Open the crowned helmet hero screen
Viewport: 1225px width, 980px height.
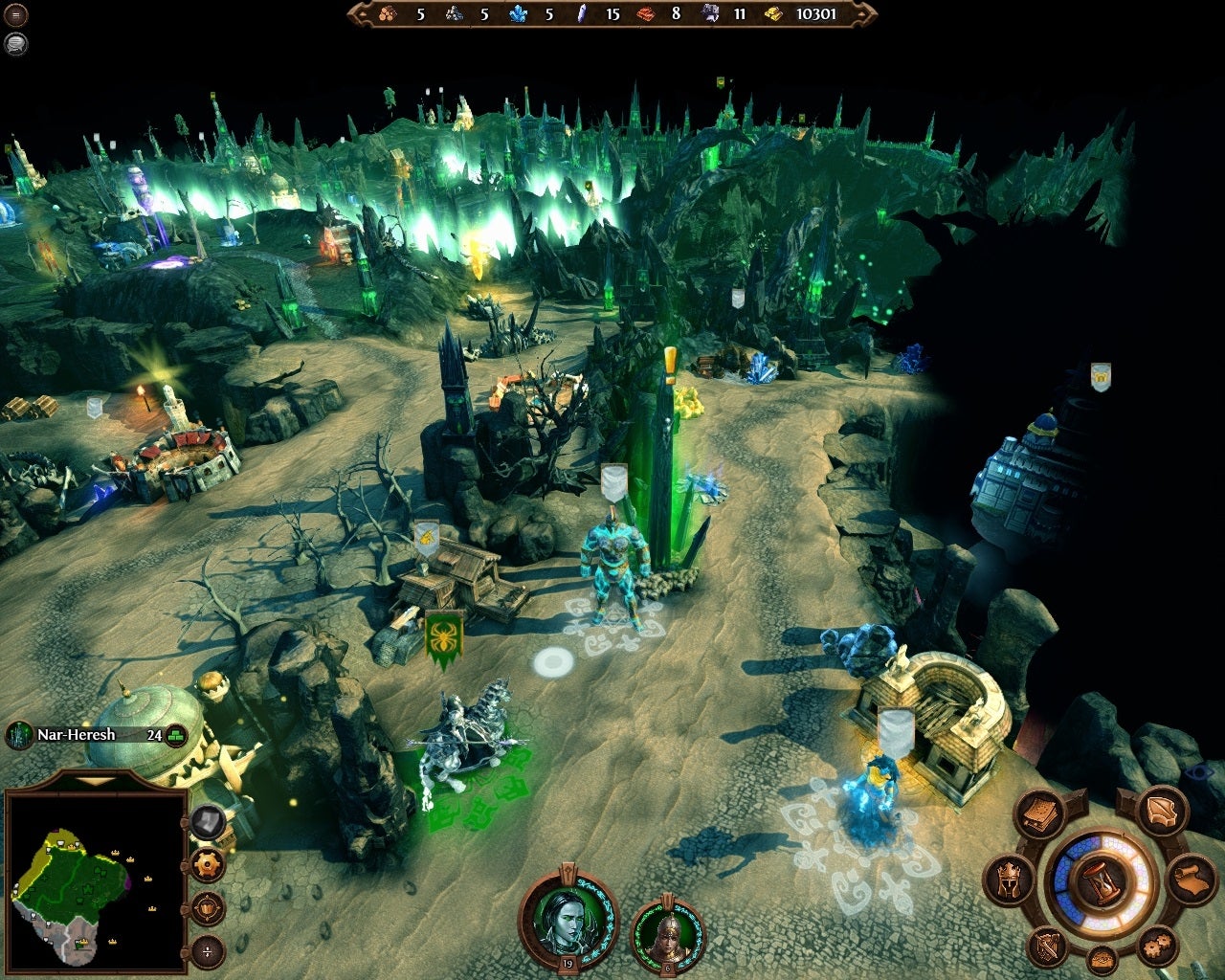[1009, 879]
